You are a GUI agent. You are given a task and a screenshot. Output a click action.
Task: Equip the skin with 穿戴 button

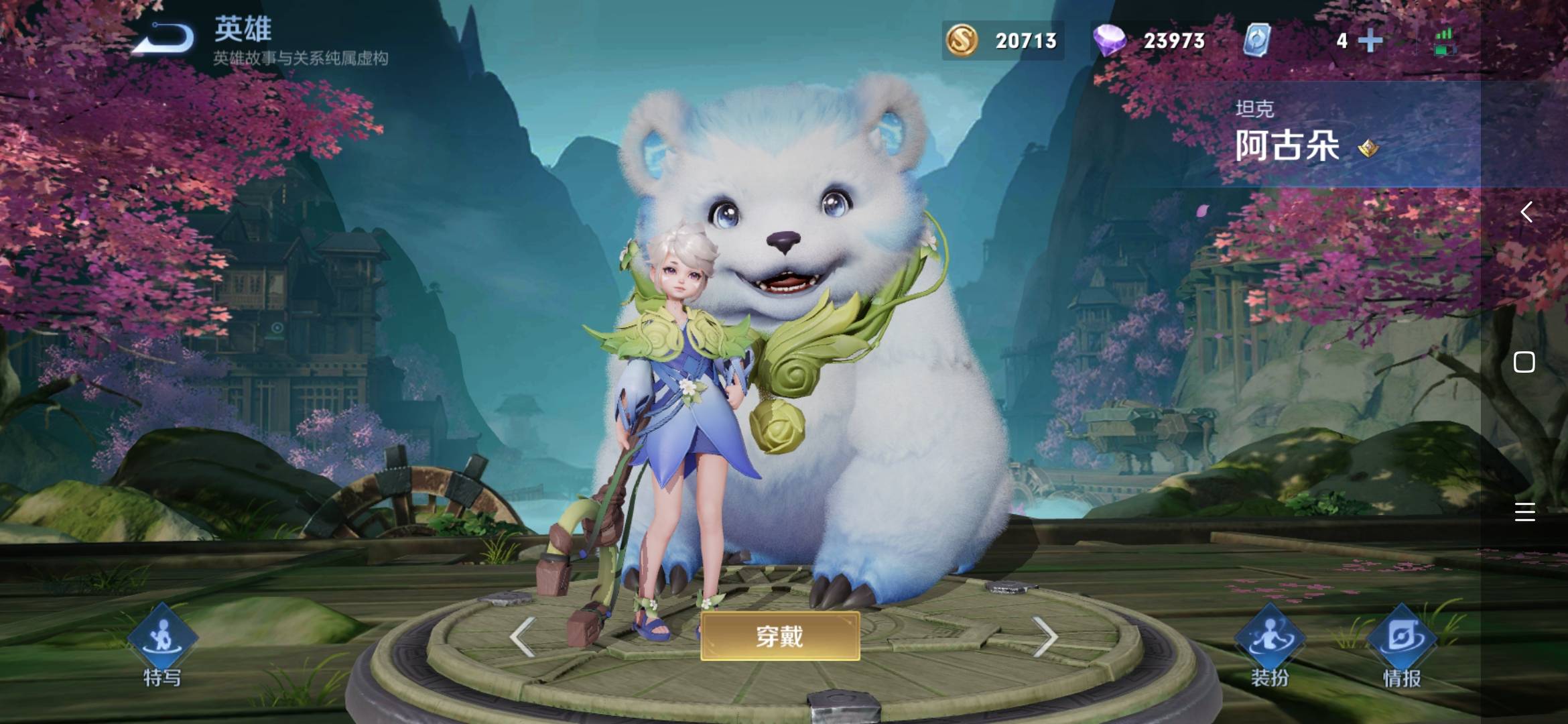(x=780, y=636)
